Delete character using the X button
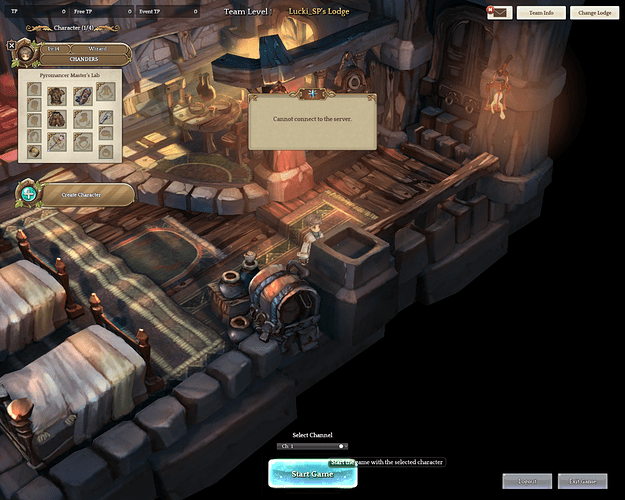The width and height of the screenshot is (625, 500). (x=11, y=45)
